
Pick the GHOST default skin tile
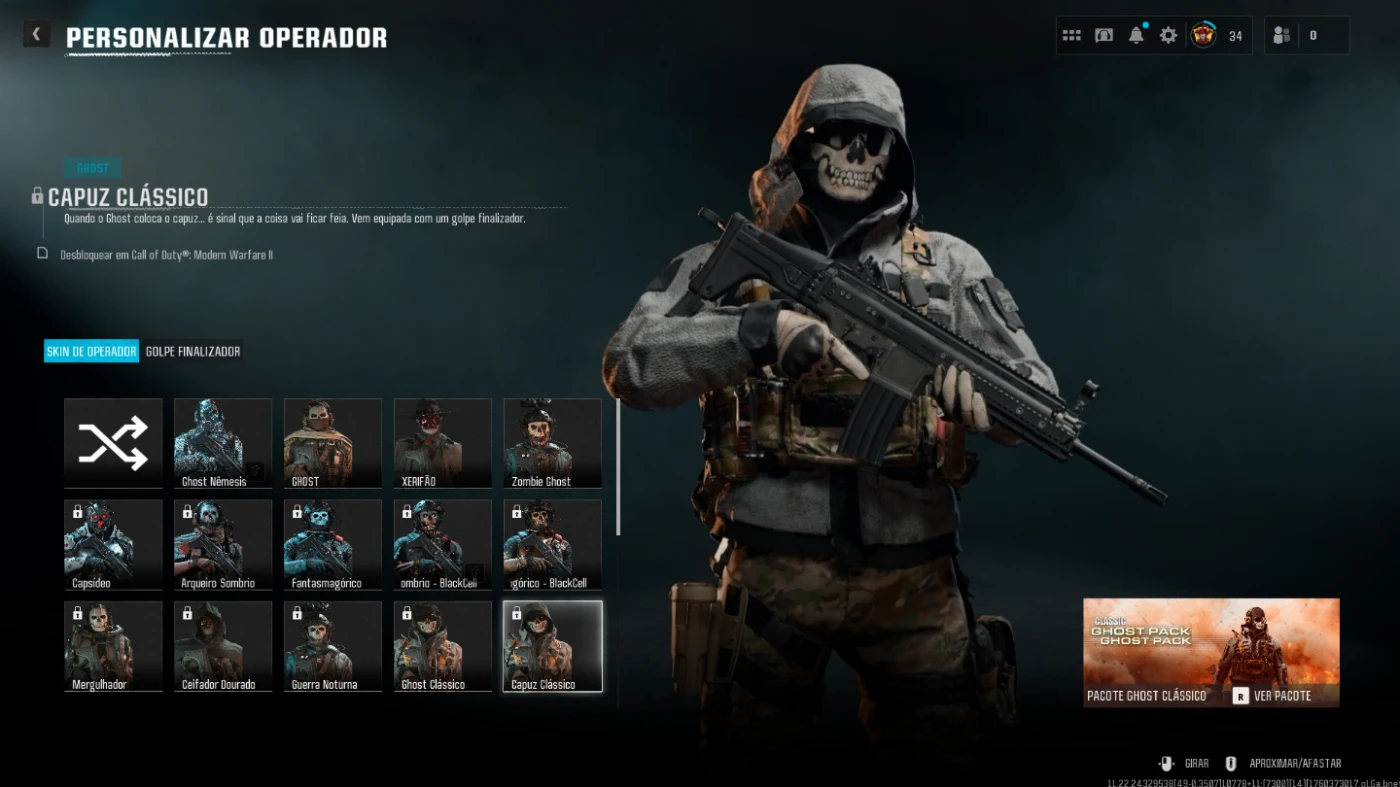point(332,443)
